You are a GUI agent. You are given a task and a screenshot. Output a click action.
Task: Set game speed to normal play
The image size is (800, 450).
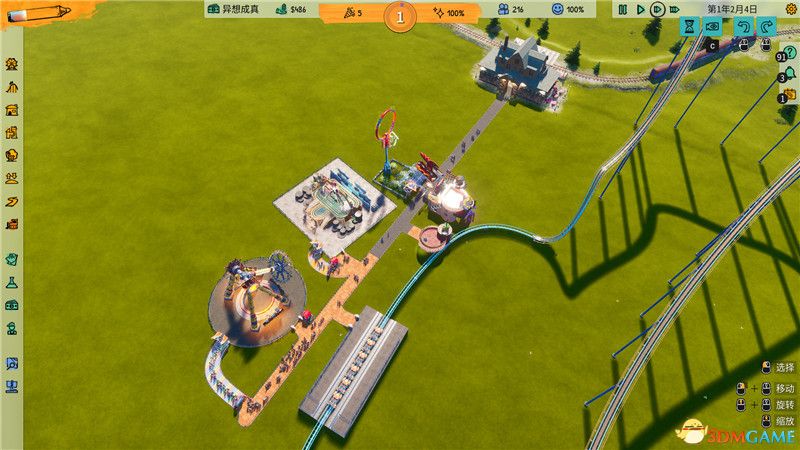639,10
